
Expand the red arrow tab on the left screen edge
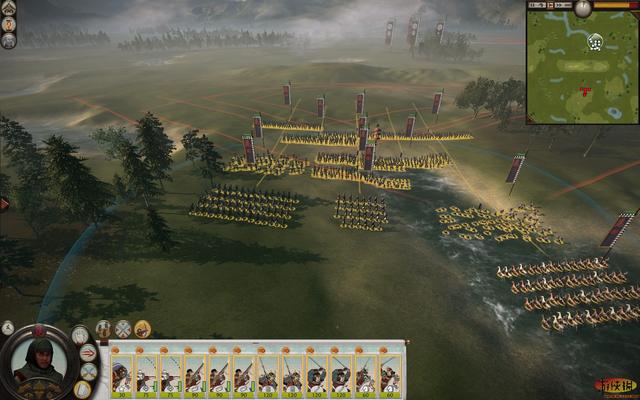tap(4, 203)
